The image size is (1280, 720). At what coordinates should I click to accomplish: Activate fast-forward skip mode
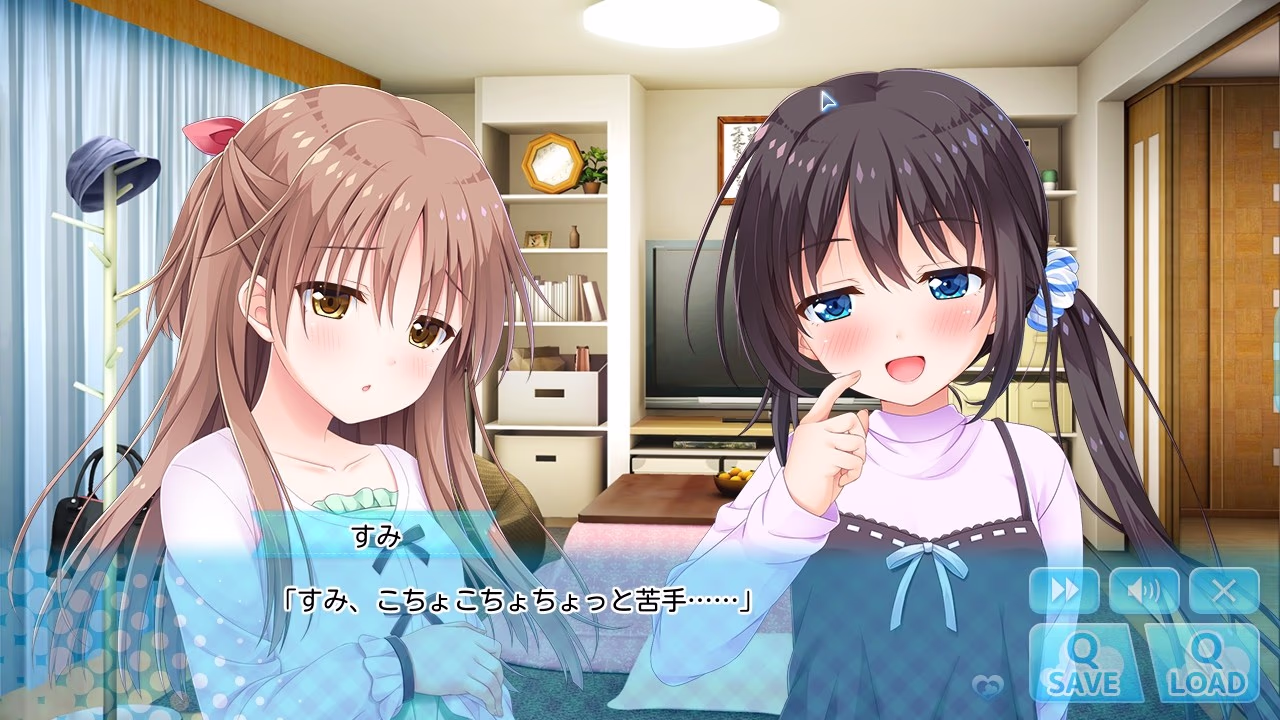(1067, 590)
